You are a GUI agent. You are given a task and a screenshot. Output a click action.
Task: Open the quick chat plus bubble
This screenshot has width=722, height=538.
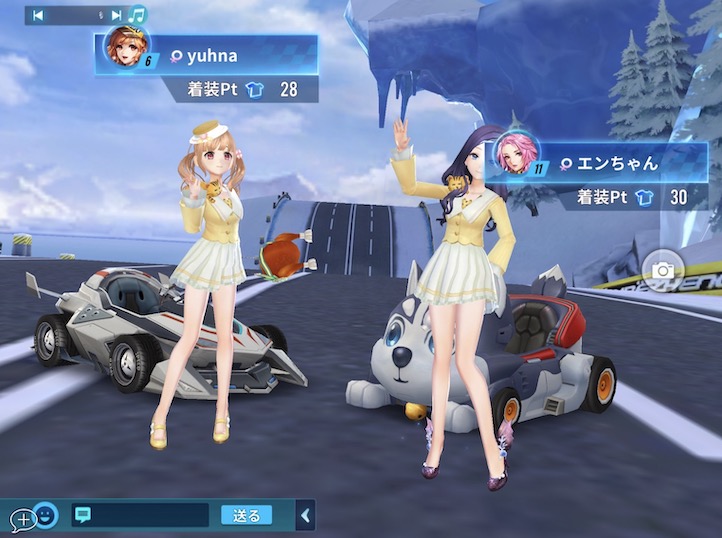pyautogui.click(x=22, y=519)
